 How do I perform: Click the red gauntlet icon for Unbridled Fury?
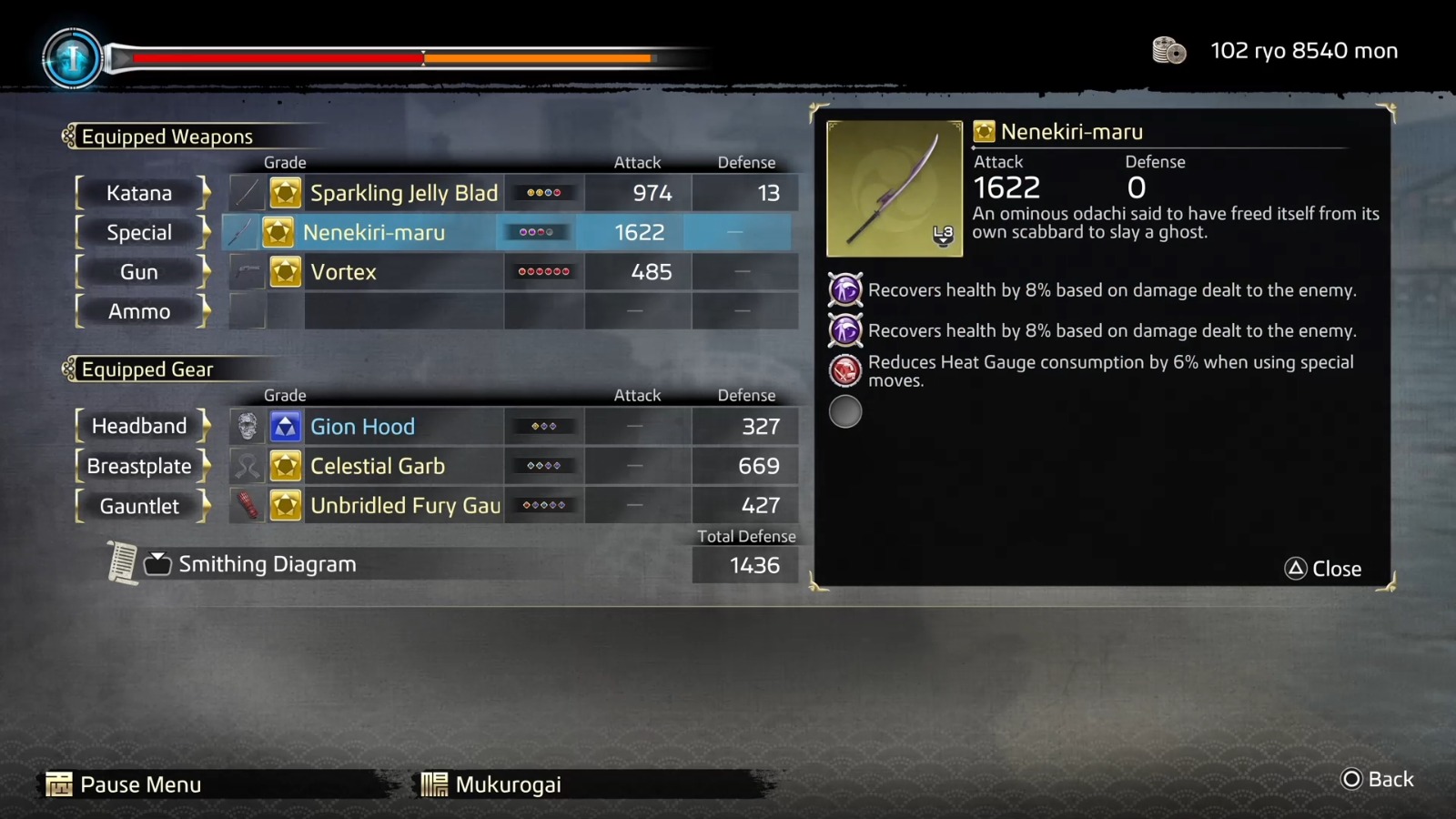246,505
